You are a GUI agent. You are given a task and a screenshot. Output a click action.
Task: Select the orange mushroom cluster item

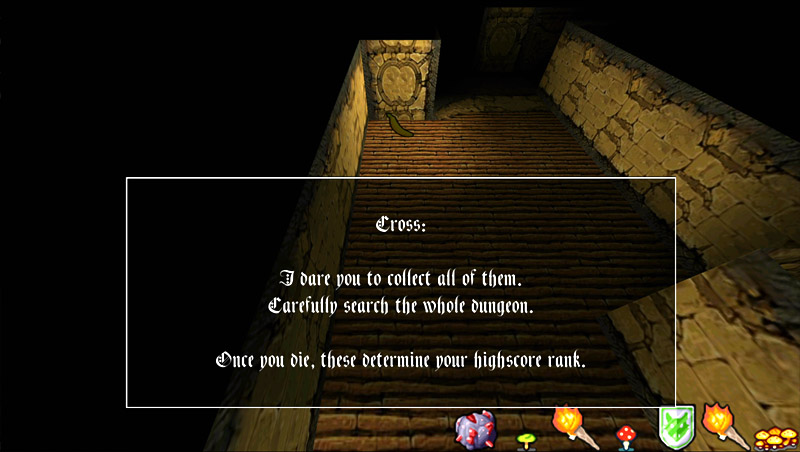(x=774, y=436)
